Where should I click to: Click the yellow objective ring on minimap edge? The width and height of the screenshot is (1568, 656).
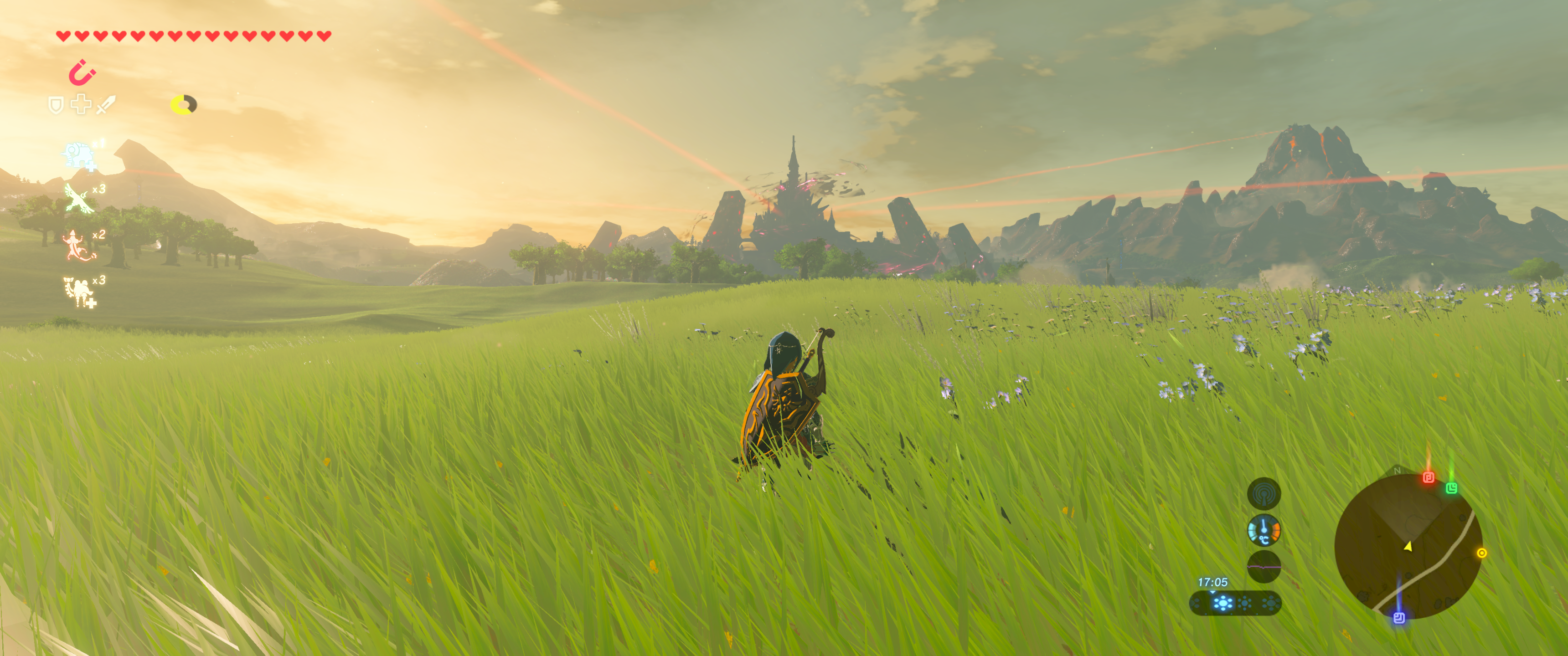[x=1481, y=553]
